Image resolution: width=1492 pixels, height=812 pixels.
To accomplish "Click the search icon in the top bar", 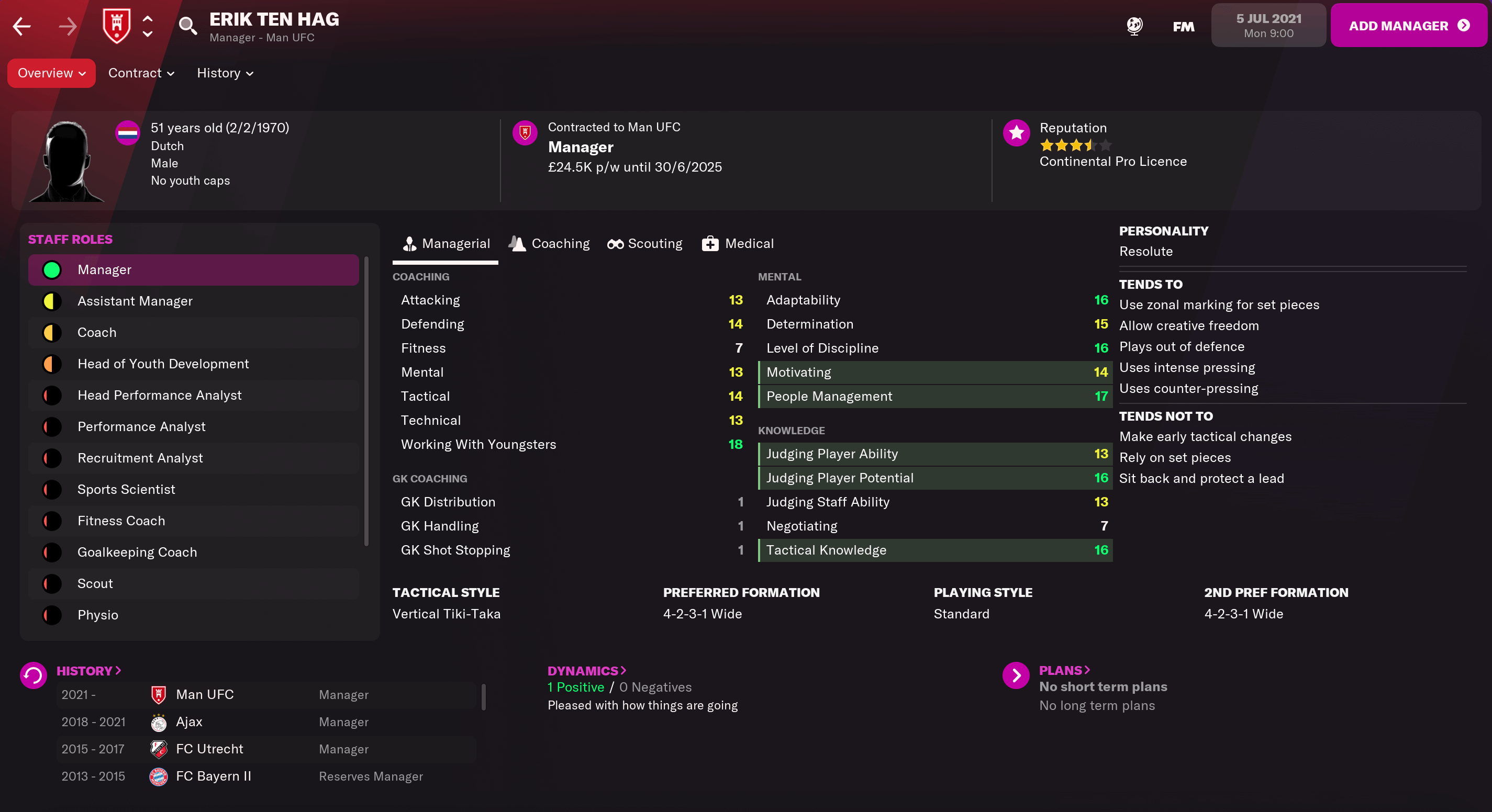I will (x=187, y=26).
